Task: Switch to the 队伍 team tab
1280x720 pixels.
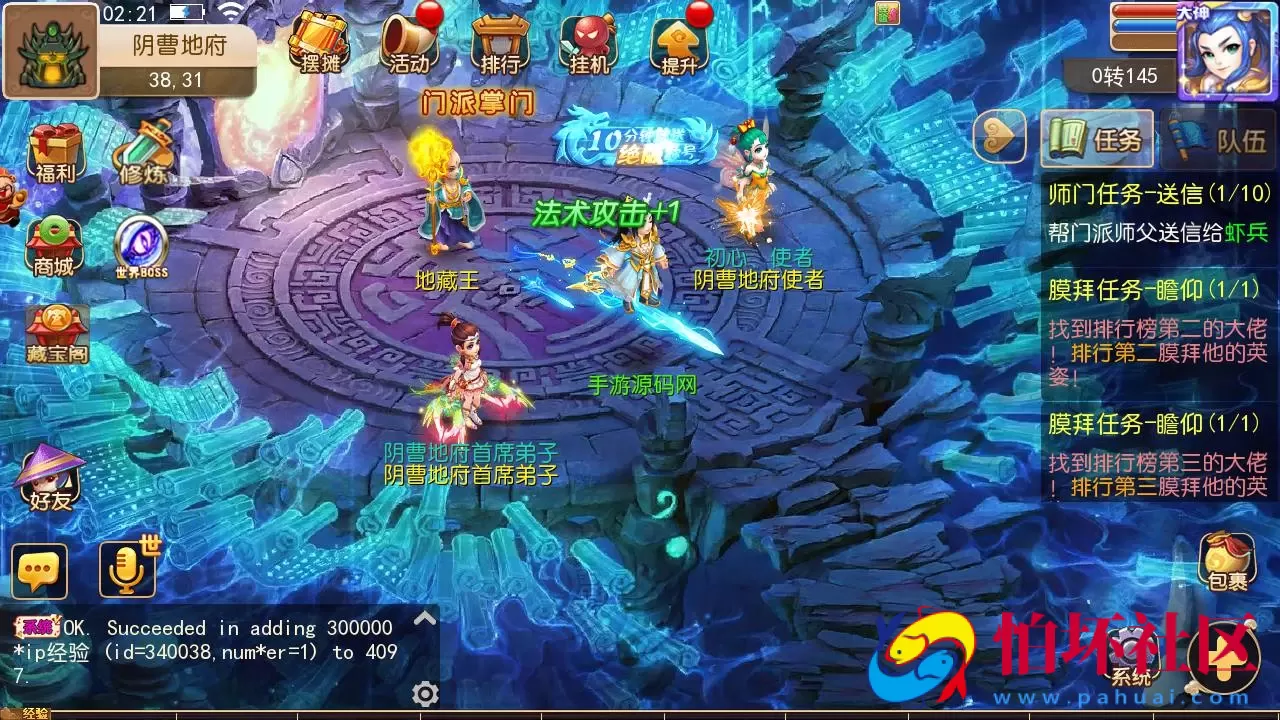Action: (1218, 140)
